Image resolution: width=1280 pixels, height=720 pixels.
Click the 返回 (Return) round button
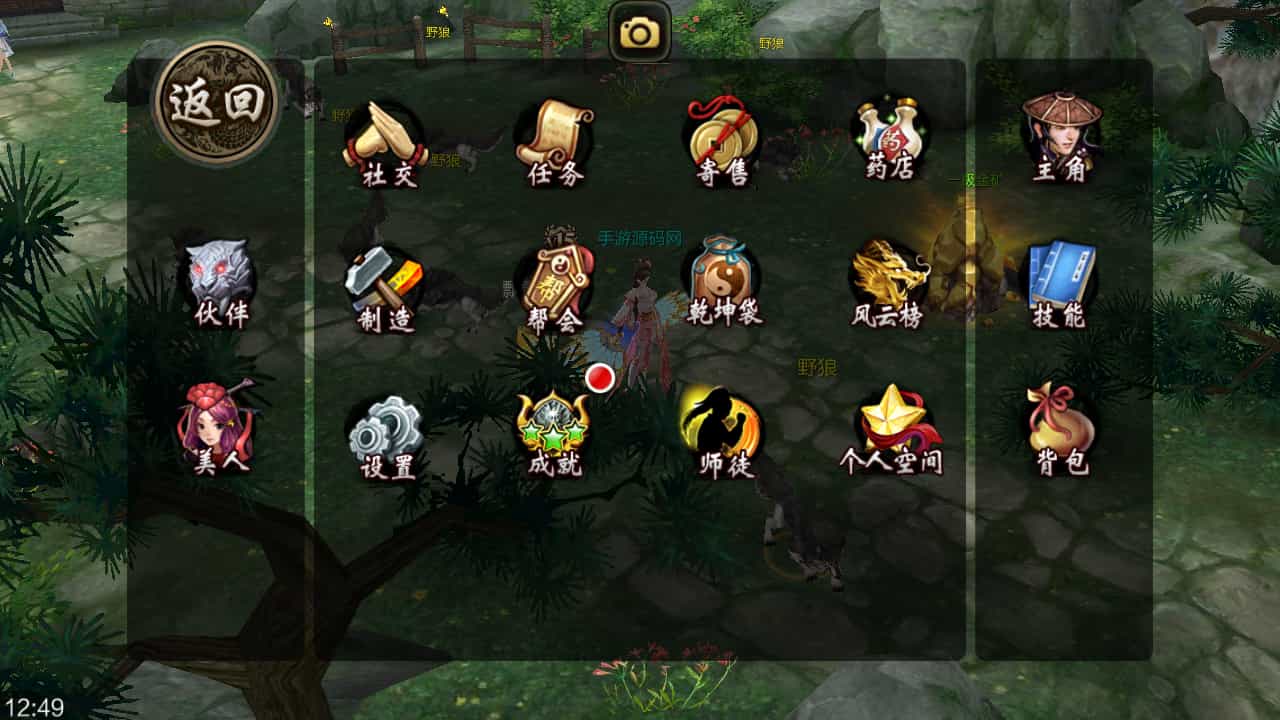pos(216,103)
